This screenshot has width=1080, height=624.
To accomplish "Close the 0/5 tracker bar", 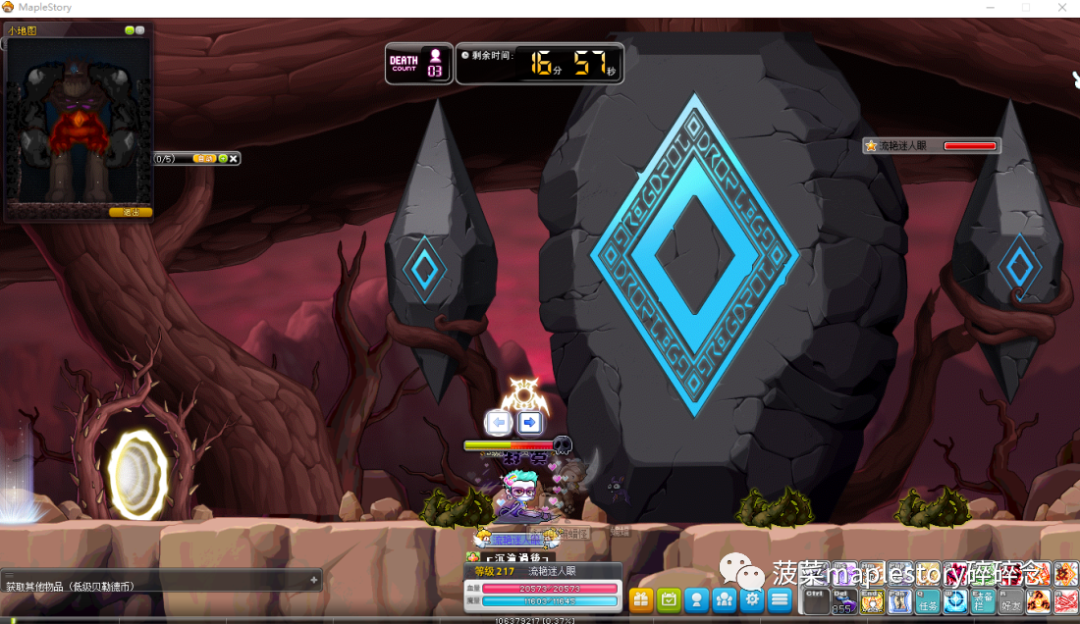I will click(234, 158).
